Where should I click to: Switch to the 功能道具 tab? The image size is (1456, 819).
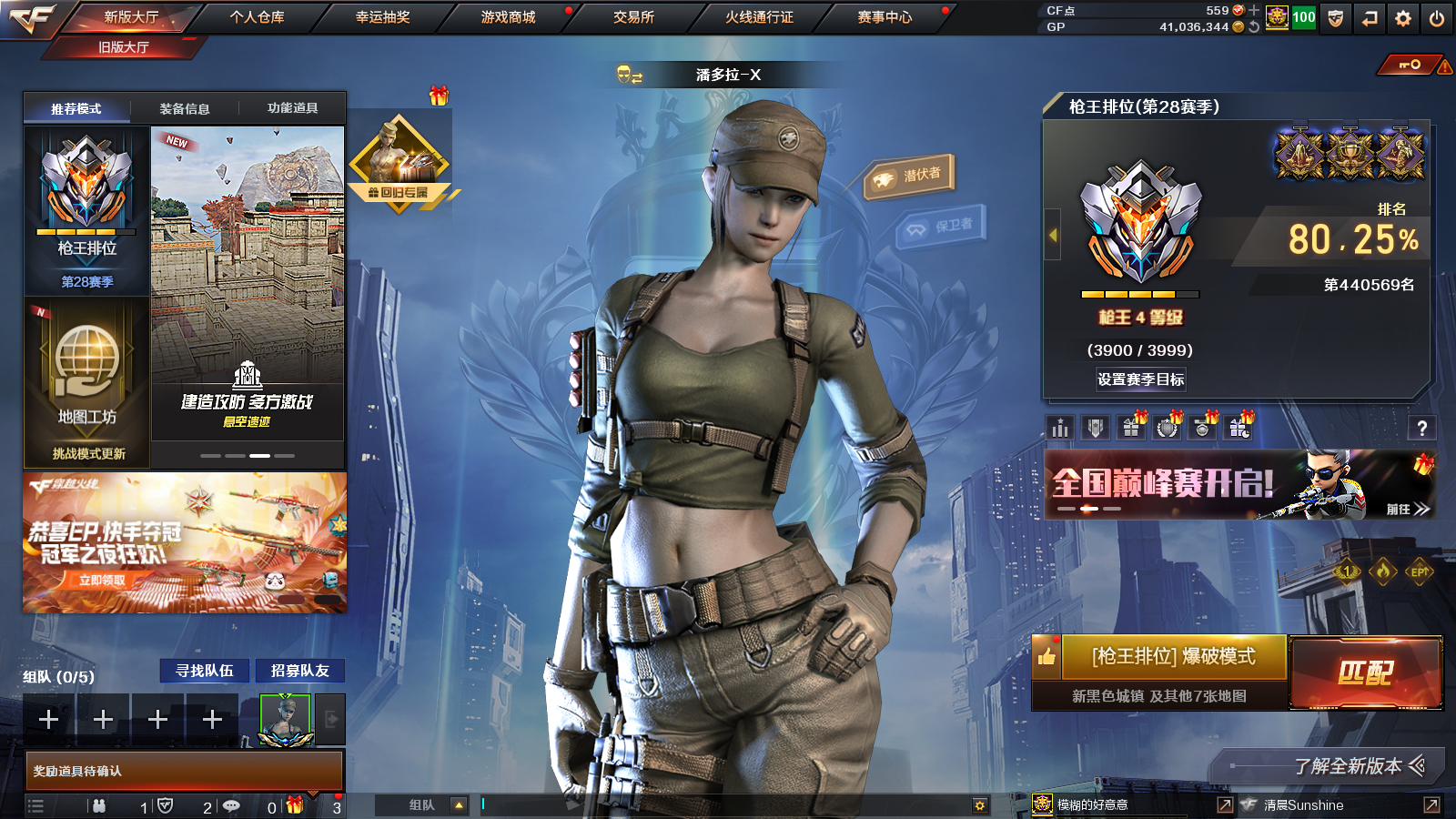[x=292, y=108]
